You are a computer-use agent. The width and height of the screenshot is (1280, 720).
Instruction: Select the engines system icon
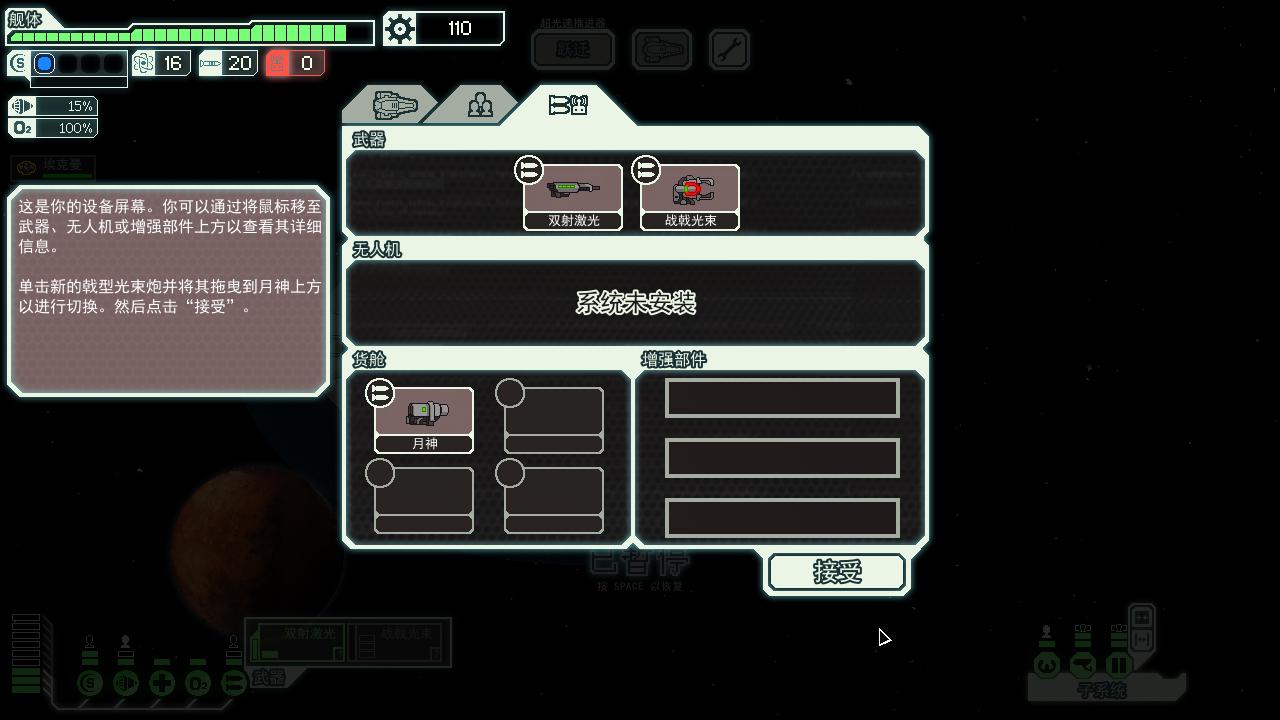(126, 683)
